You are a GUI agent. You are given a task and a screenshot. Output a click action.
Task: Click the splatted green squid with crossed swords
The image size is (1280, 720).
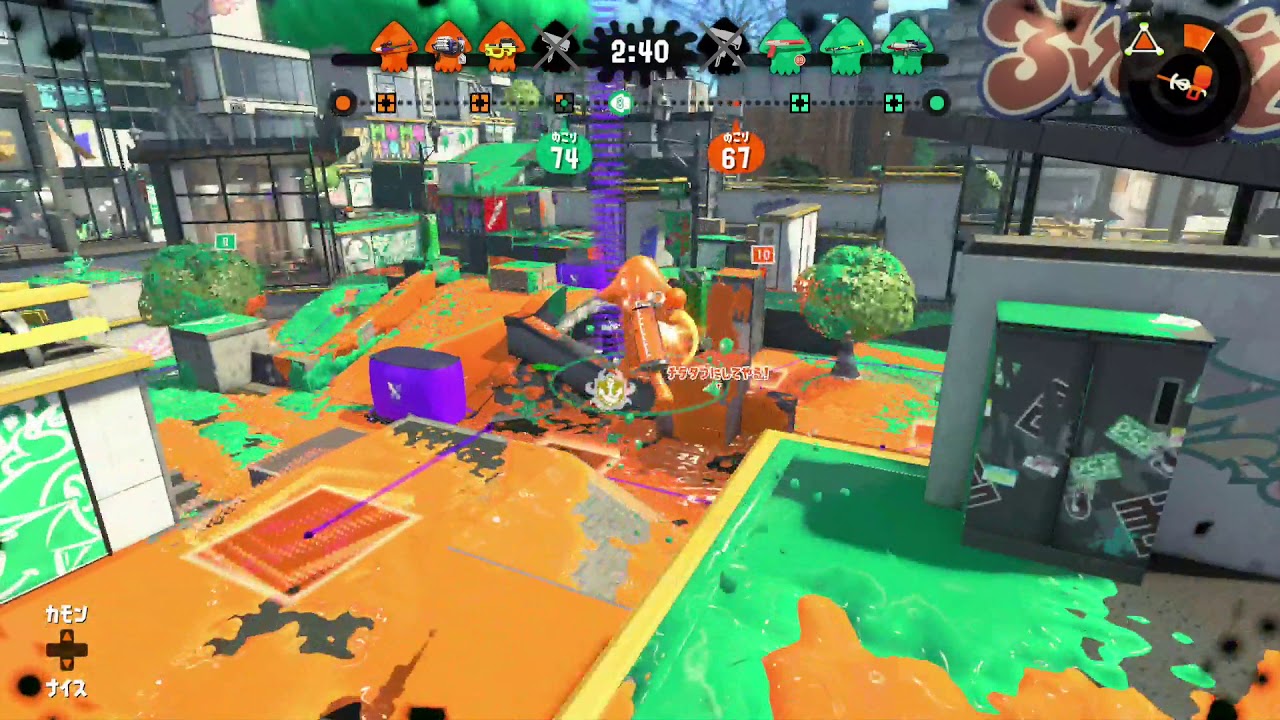click(x=725, y=45)
